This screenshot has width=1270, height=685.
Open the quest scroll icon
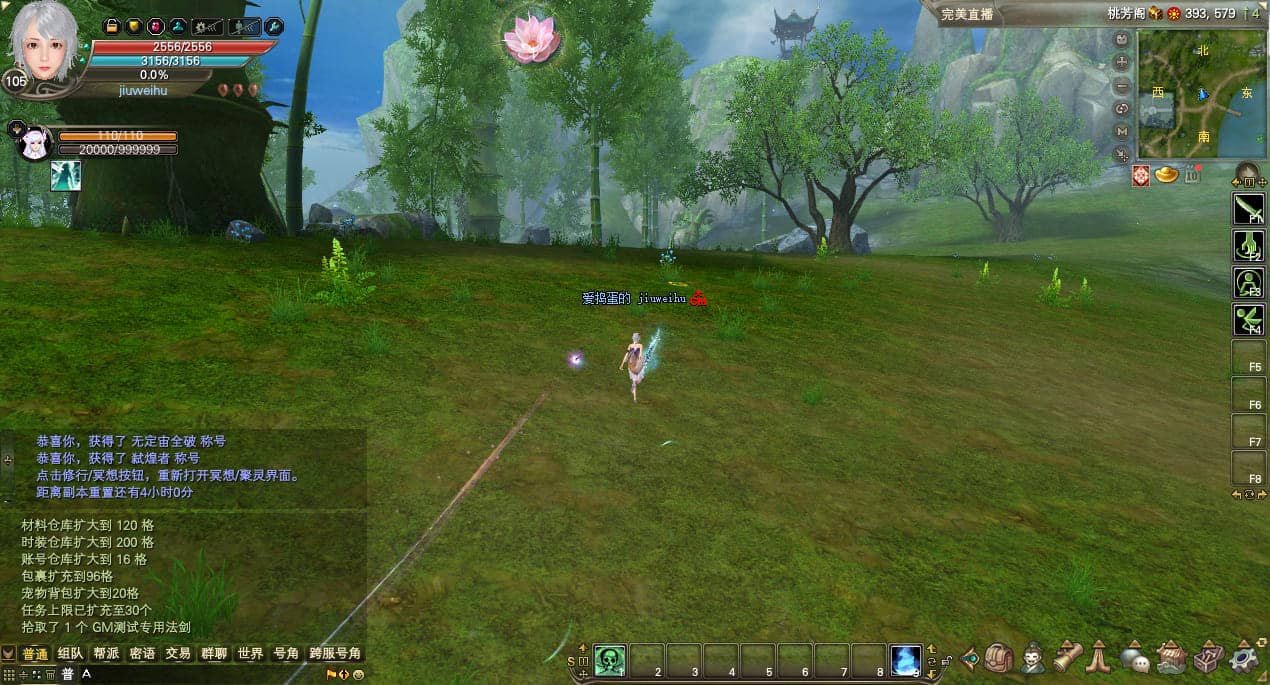1067,657
